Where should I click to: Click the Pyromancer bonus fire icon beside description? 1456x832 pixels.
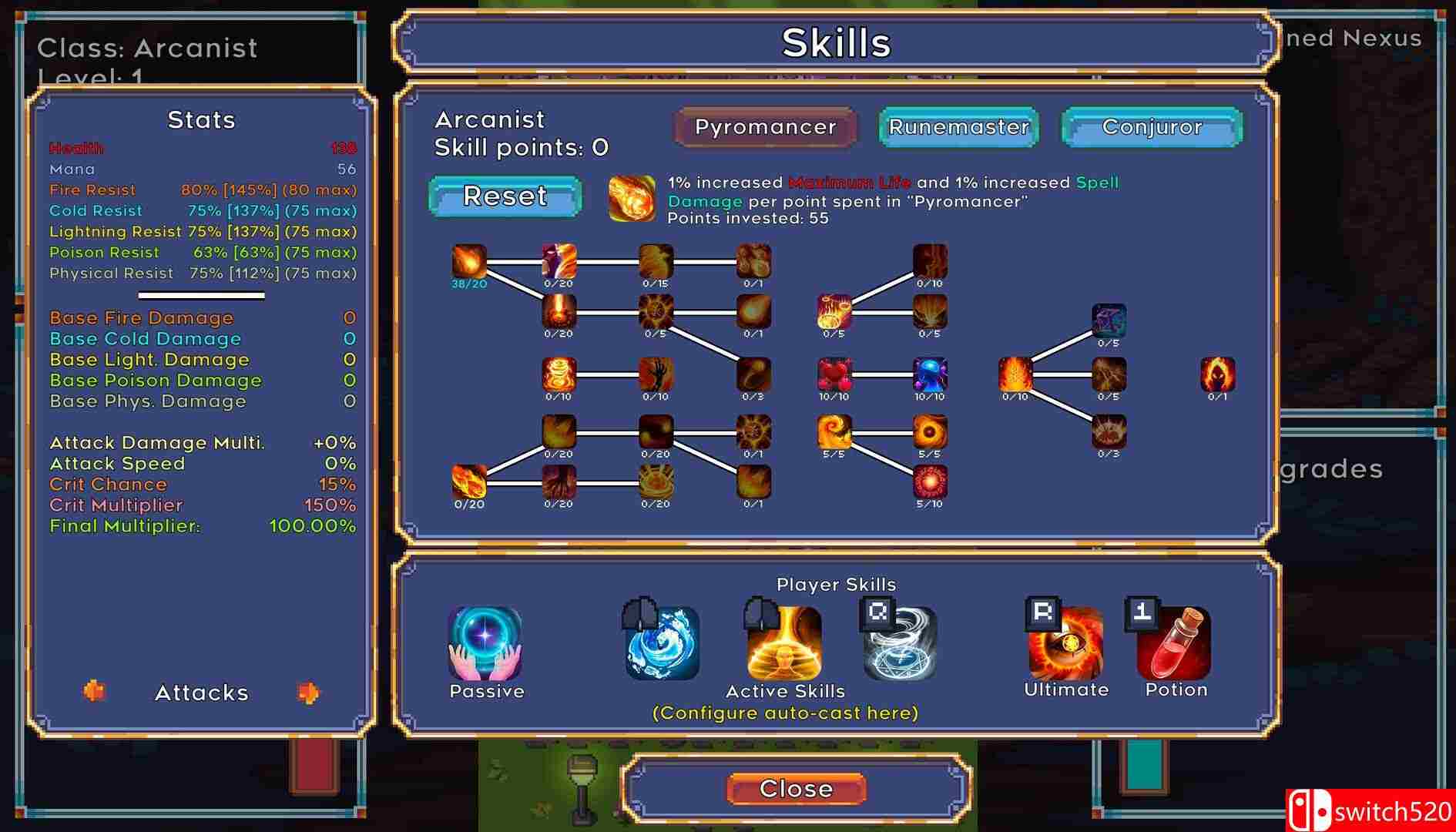point(631,199)
